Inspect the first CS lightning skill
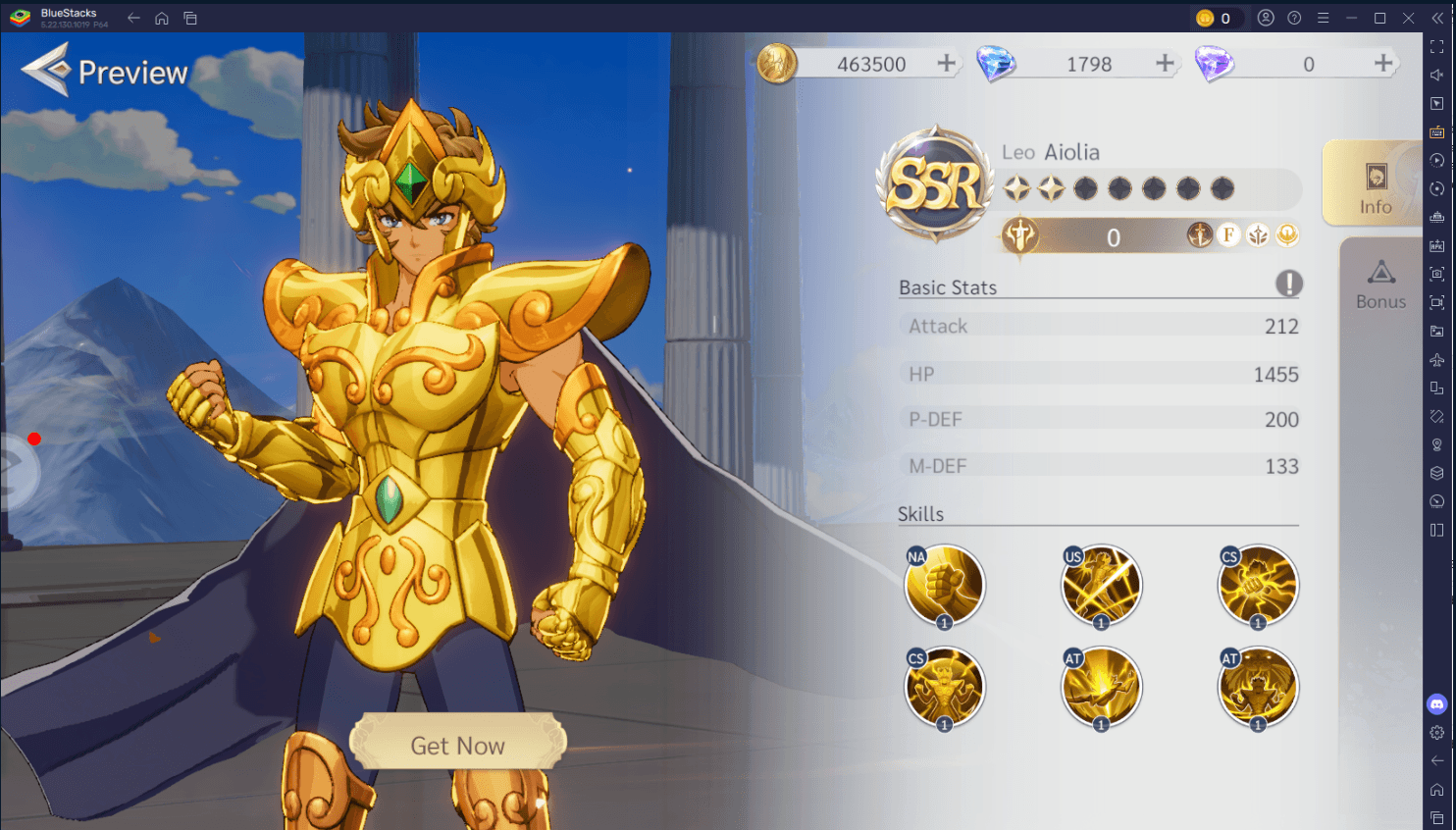1456x830 pixels. [1257, 584]
